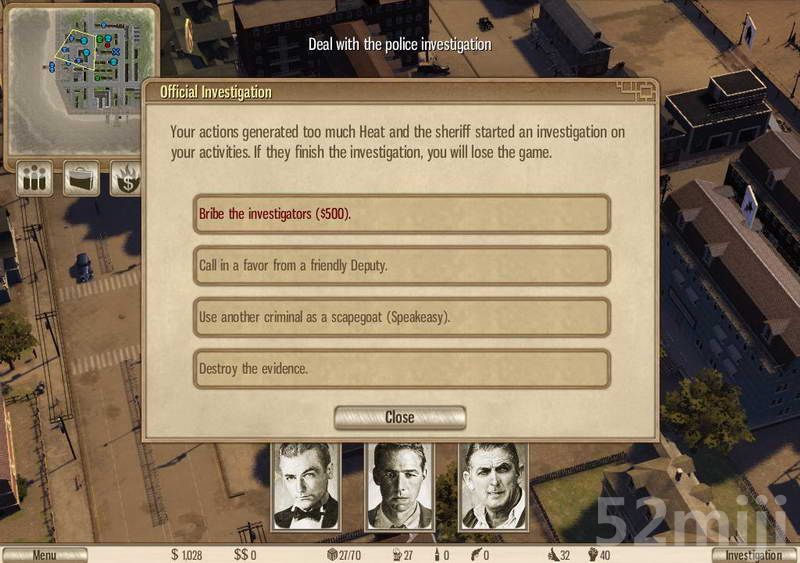The height and width of the screenshot is (563, 800).
Task: Open the Investigation panel button
Action: 754,555
